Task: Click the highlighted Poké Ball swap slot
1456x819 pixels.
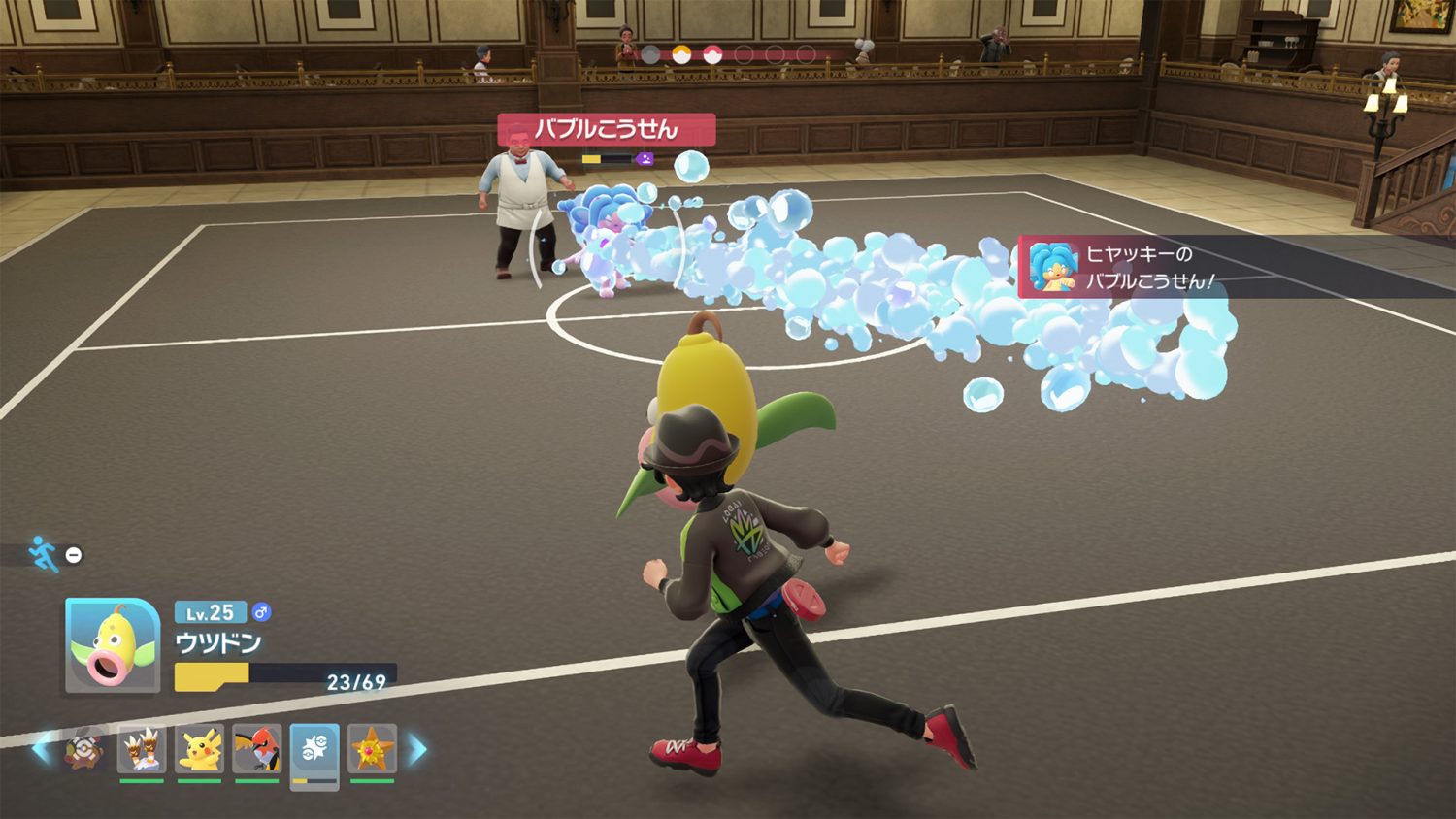Action: 314,752
